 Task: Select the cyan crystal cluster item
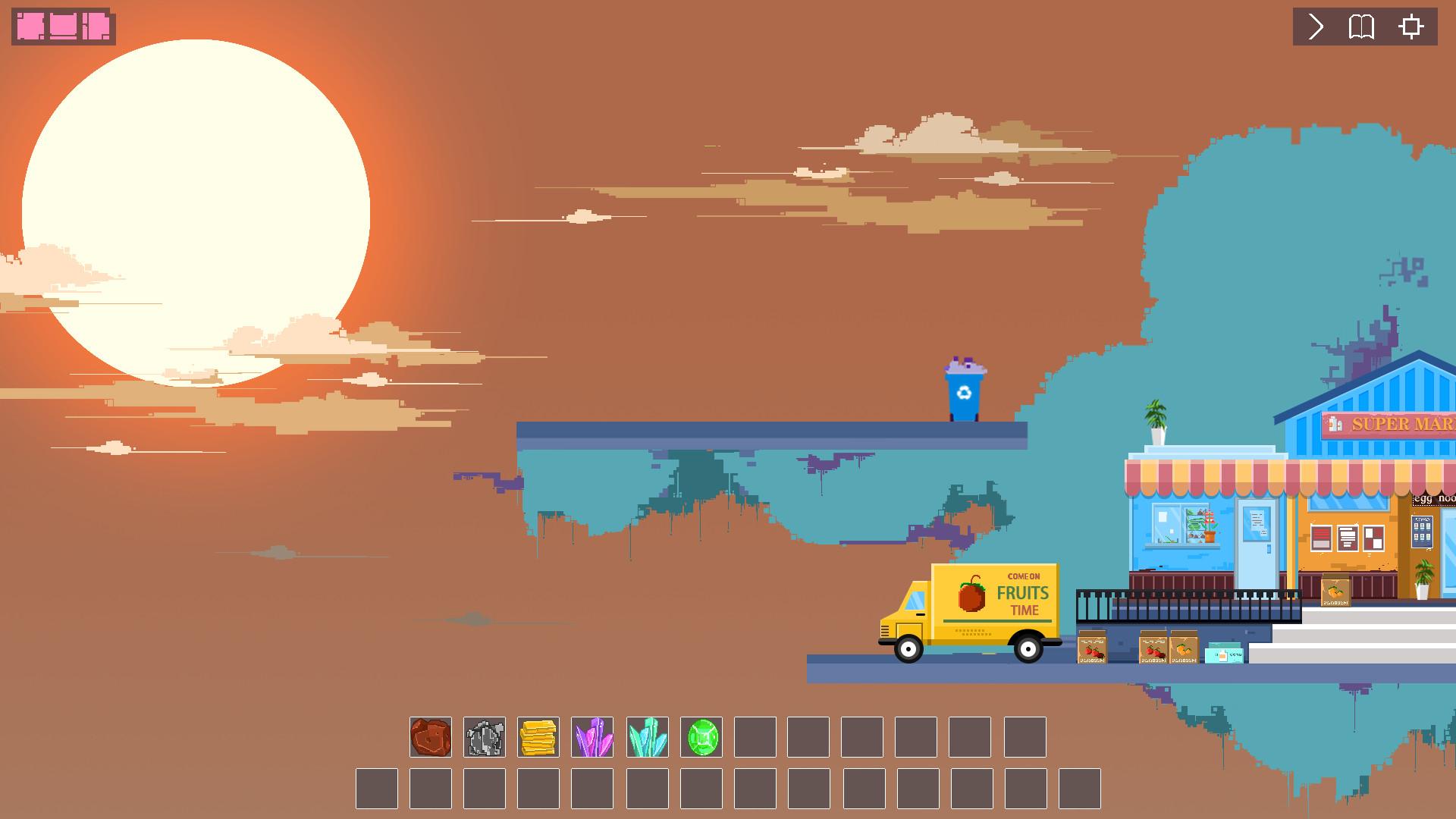(x=647, y=736)
